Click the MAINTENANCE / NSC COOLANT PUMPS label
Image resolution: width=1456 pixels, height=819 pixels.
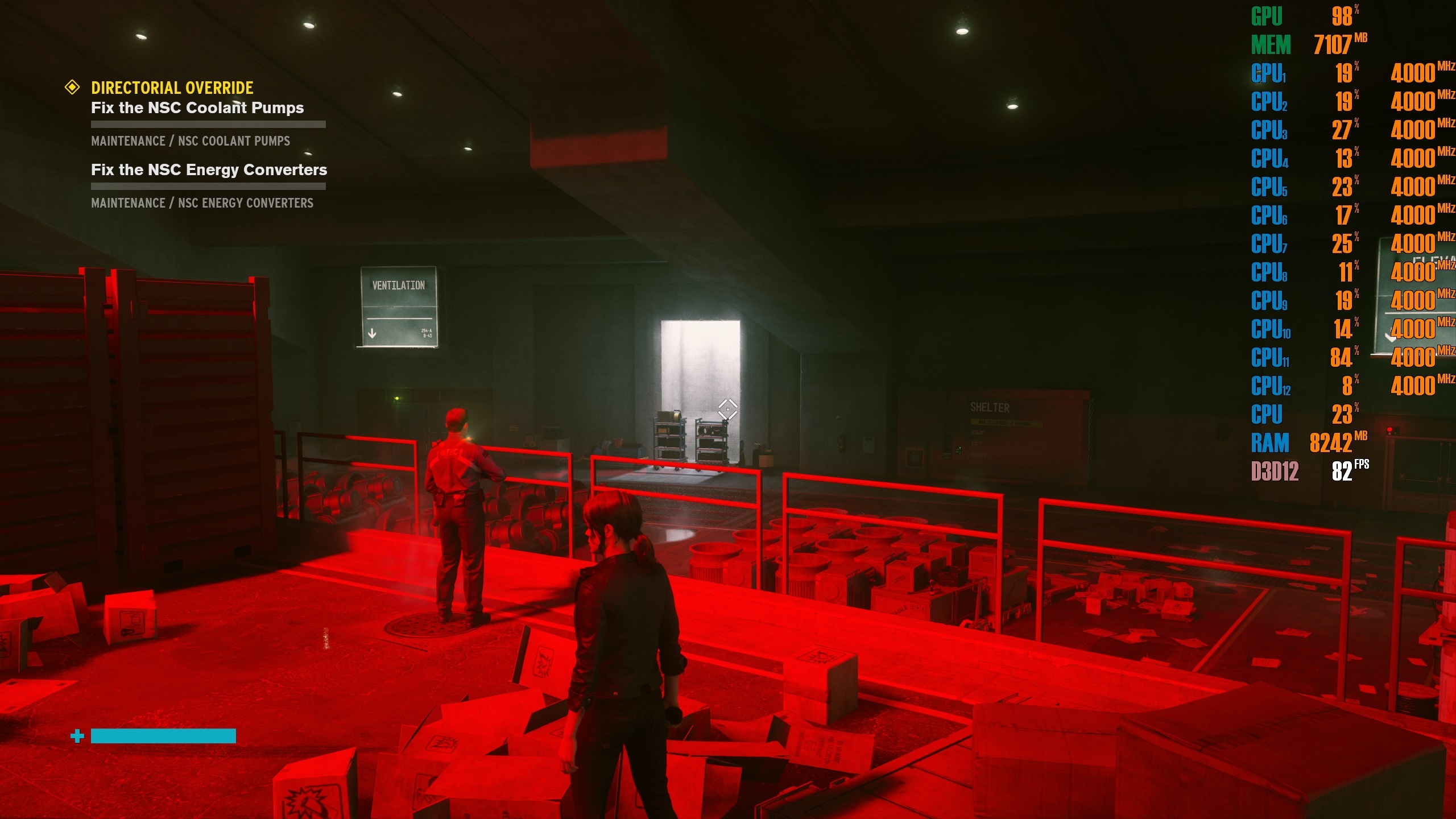point(190,141)
